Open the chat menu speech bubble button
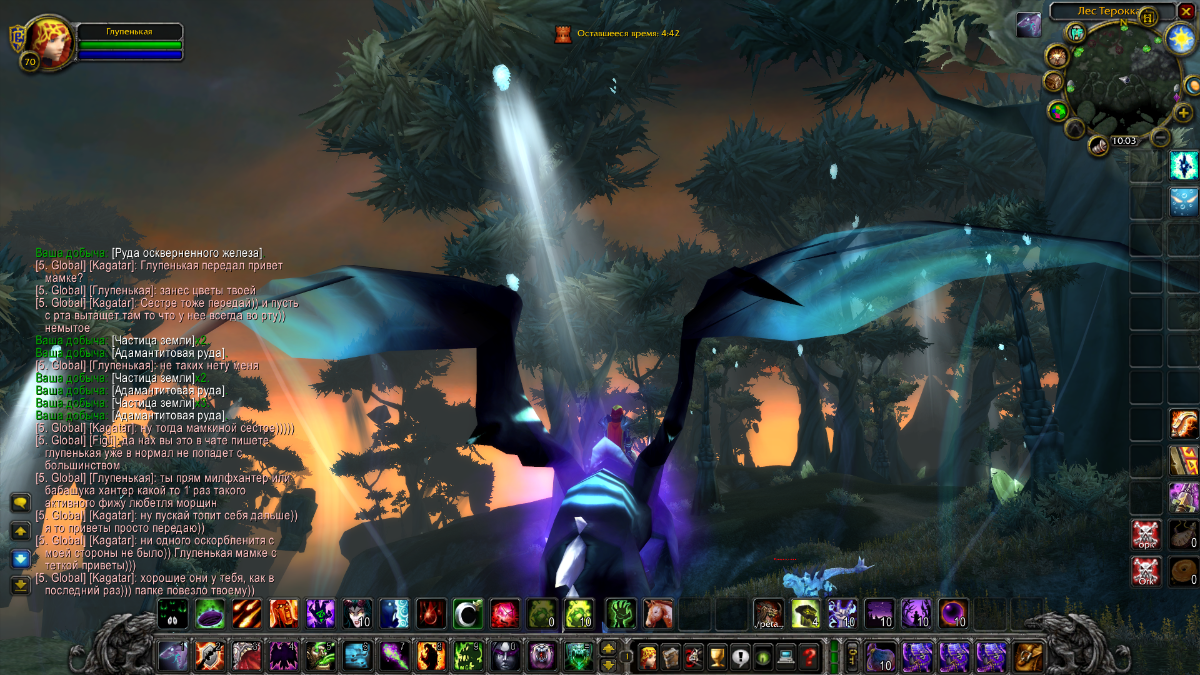Screen dimensions: 1200x675 [20, 503]
